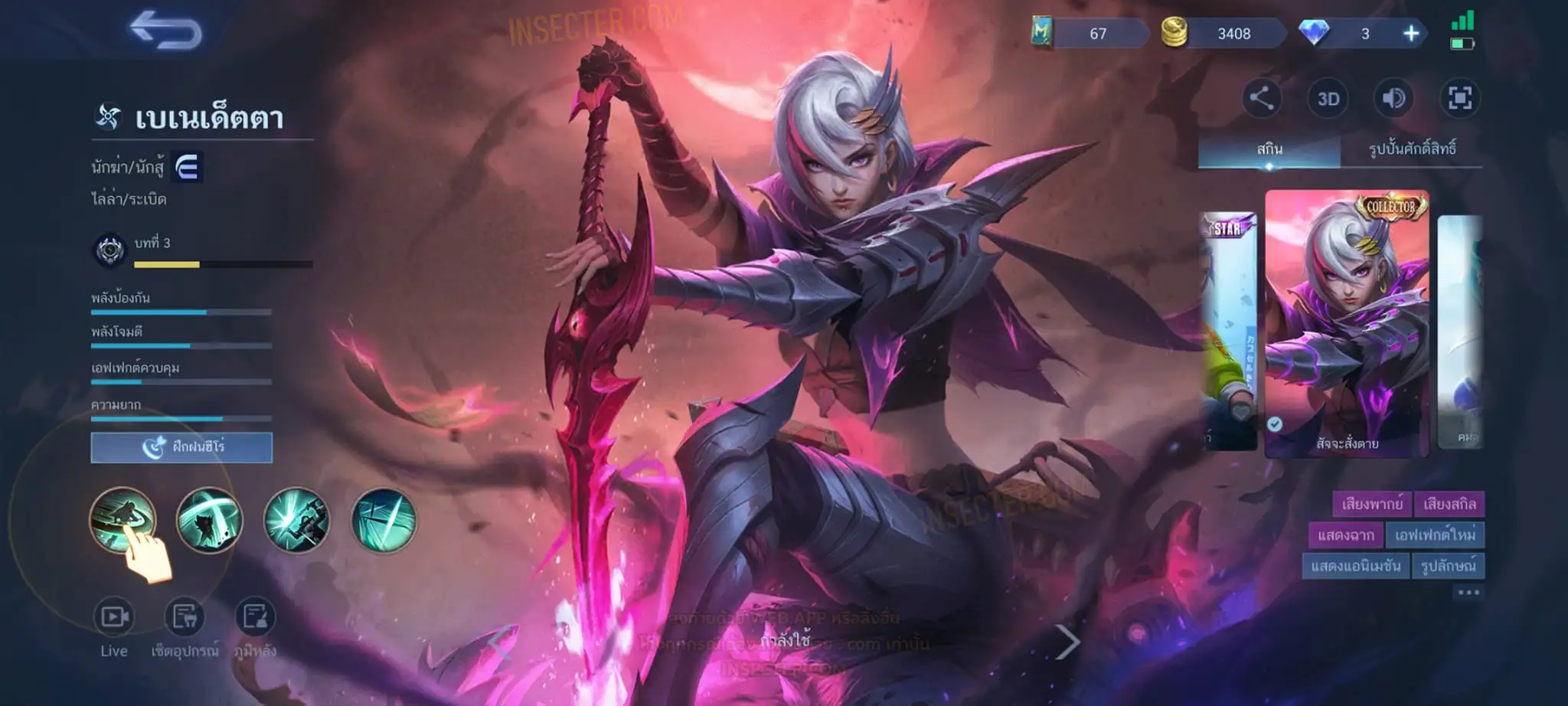1568x706 pixels.
Task: Select the STAR skin thumbnail
Action: coord(1229,329)
